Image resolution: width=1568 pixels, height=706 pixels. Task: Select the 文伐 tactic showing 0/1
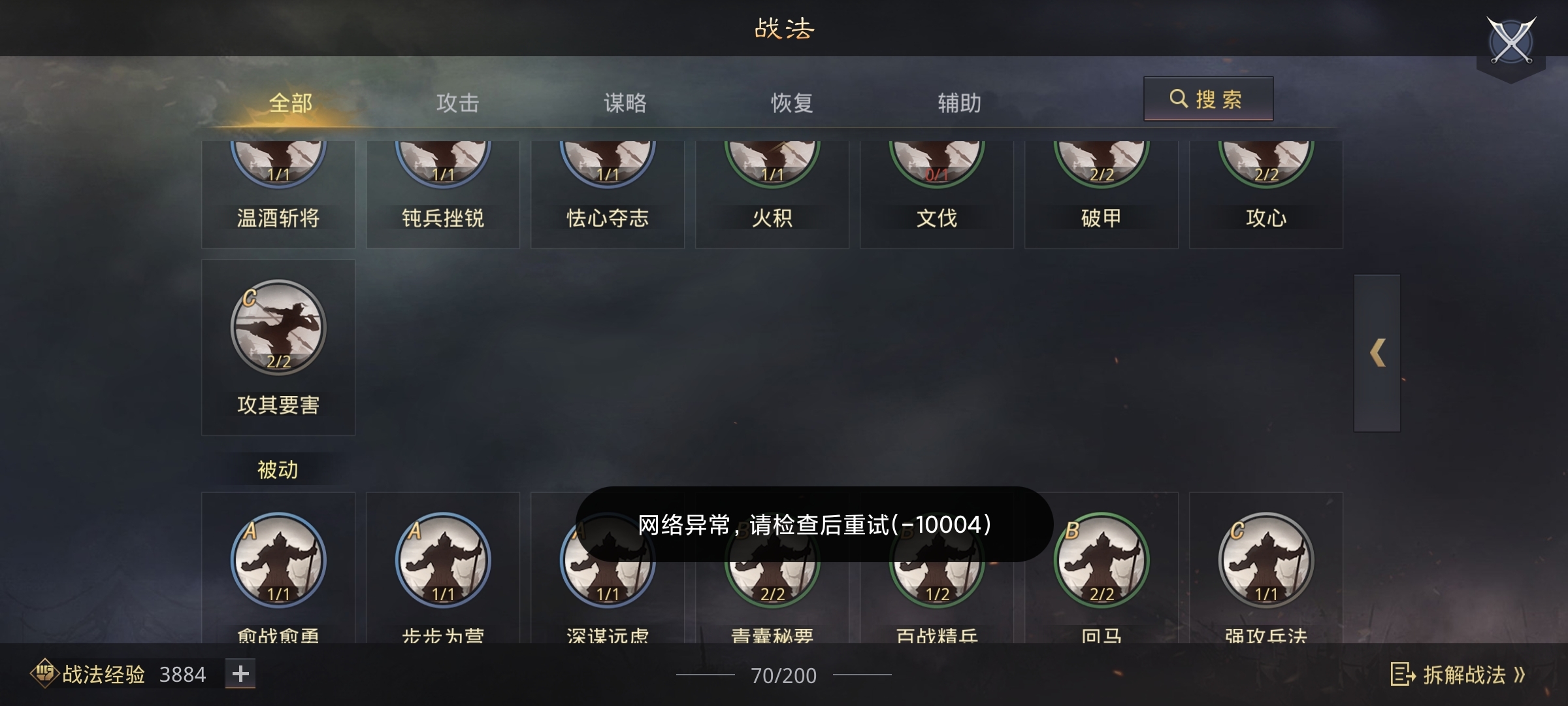pos(937,163)
